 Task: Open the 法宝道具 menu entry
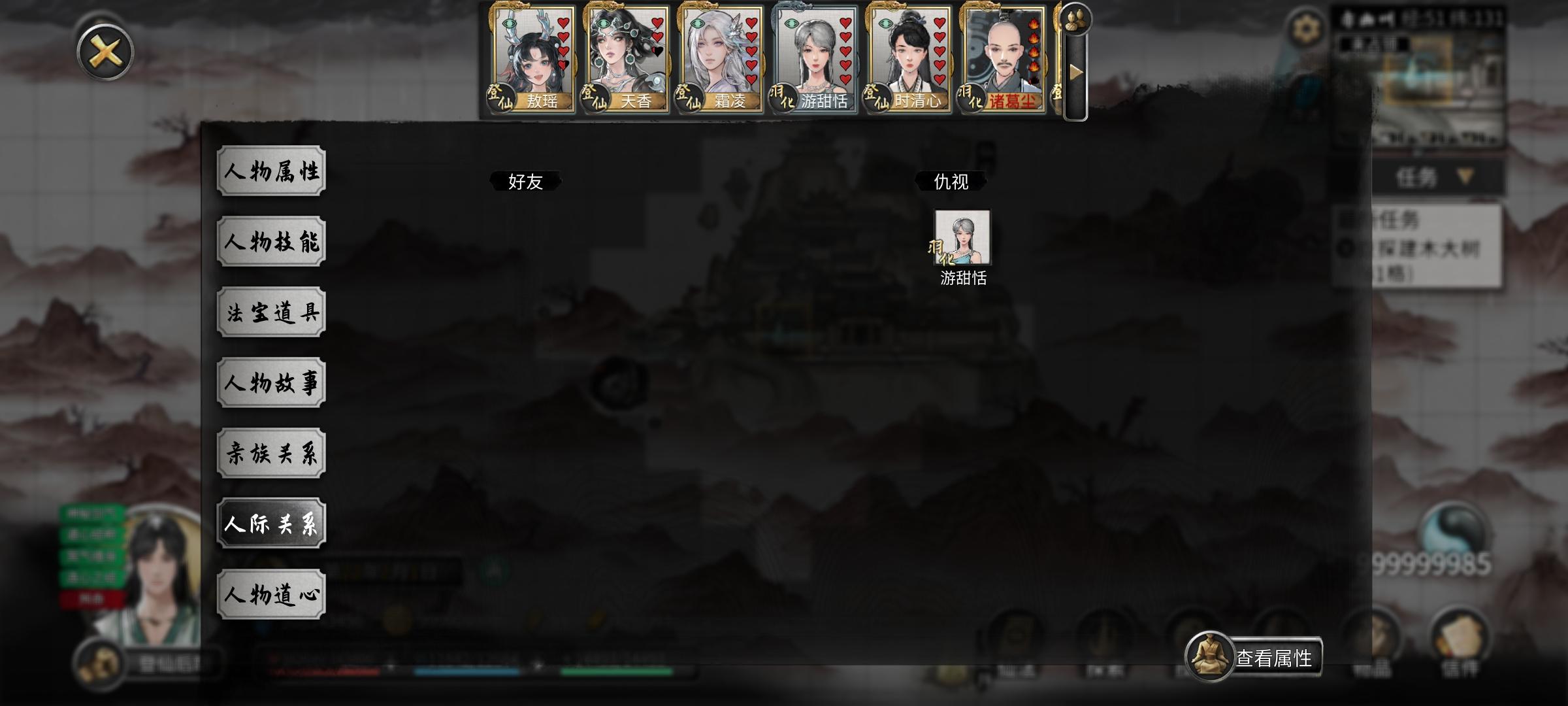pos(271,312)
